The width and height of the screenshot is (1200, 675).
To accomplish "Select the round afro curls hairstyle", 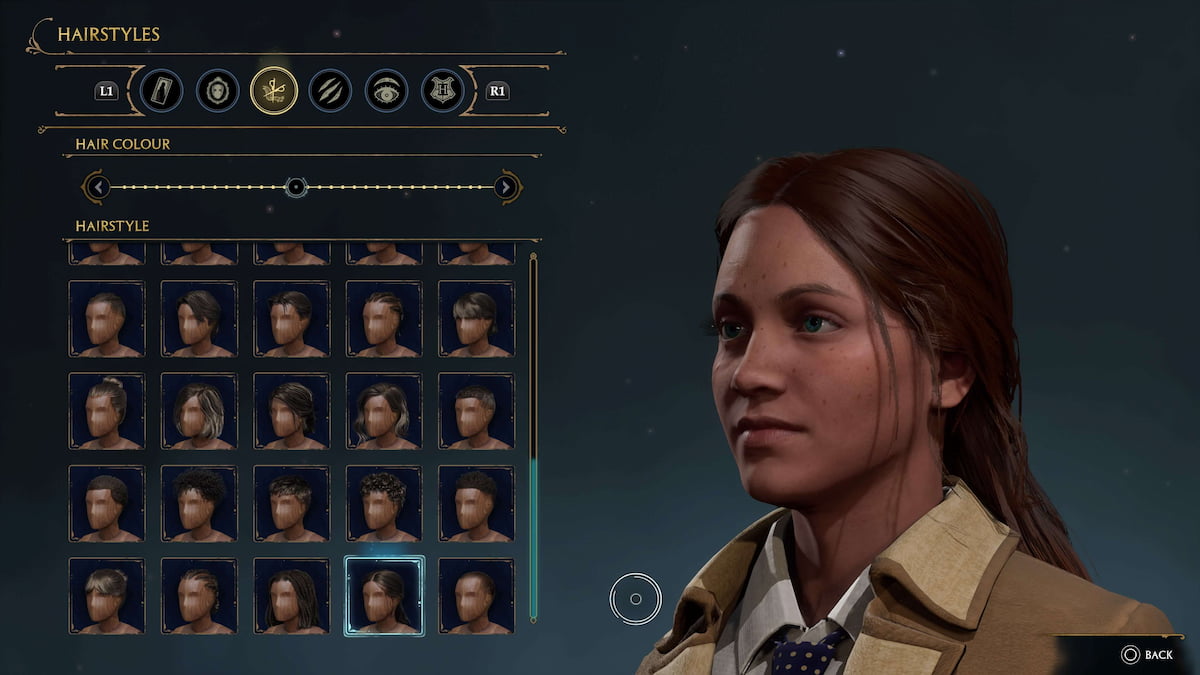I will tap(199, 503).
